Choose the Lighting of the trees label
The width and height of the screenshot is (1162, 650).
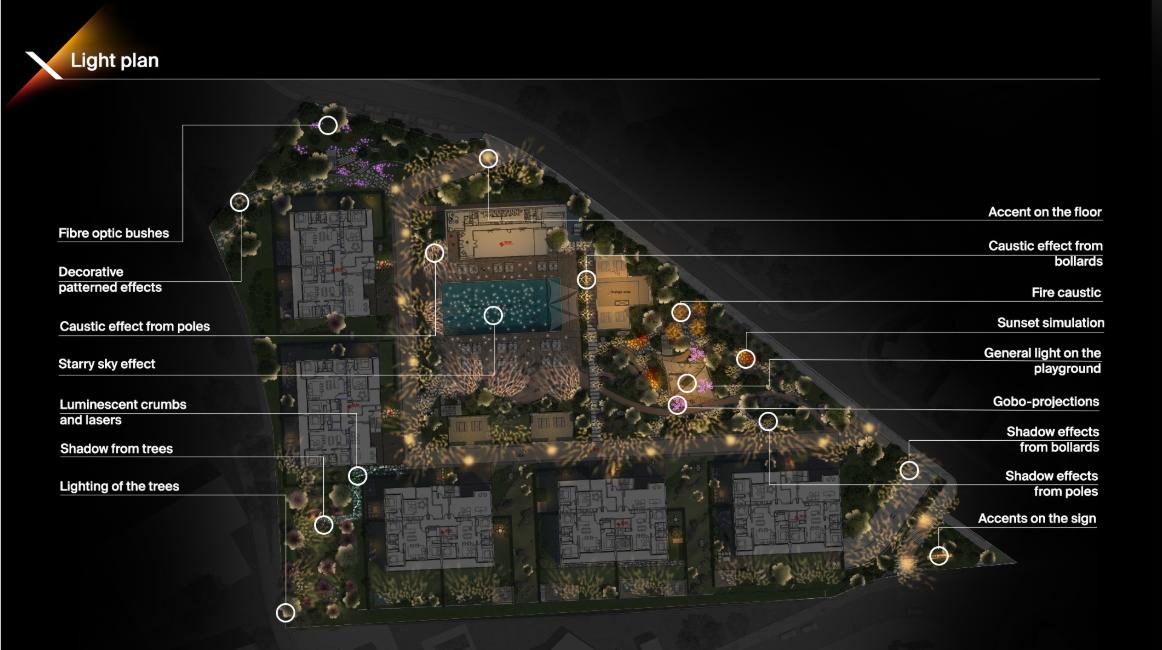click(119, 486)
